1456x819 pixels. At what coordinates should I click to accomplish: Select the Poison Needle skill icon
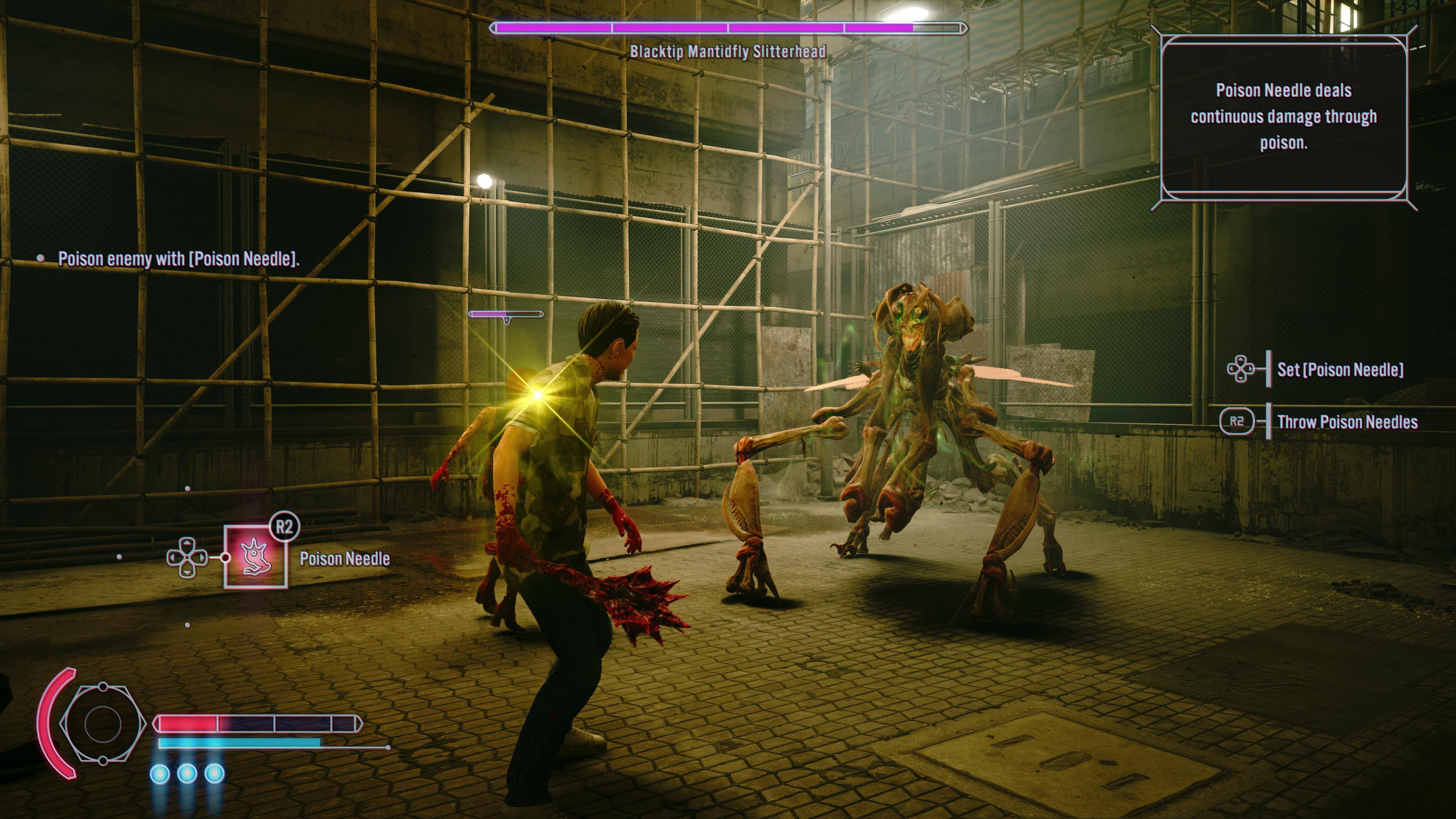[256, 557]
